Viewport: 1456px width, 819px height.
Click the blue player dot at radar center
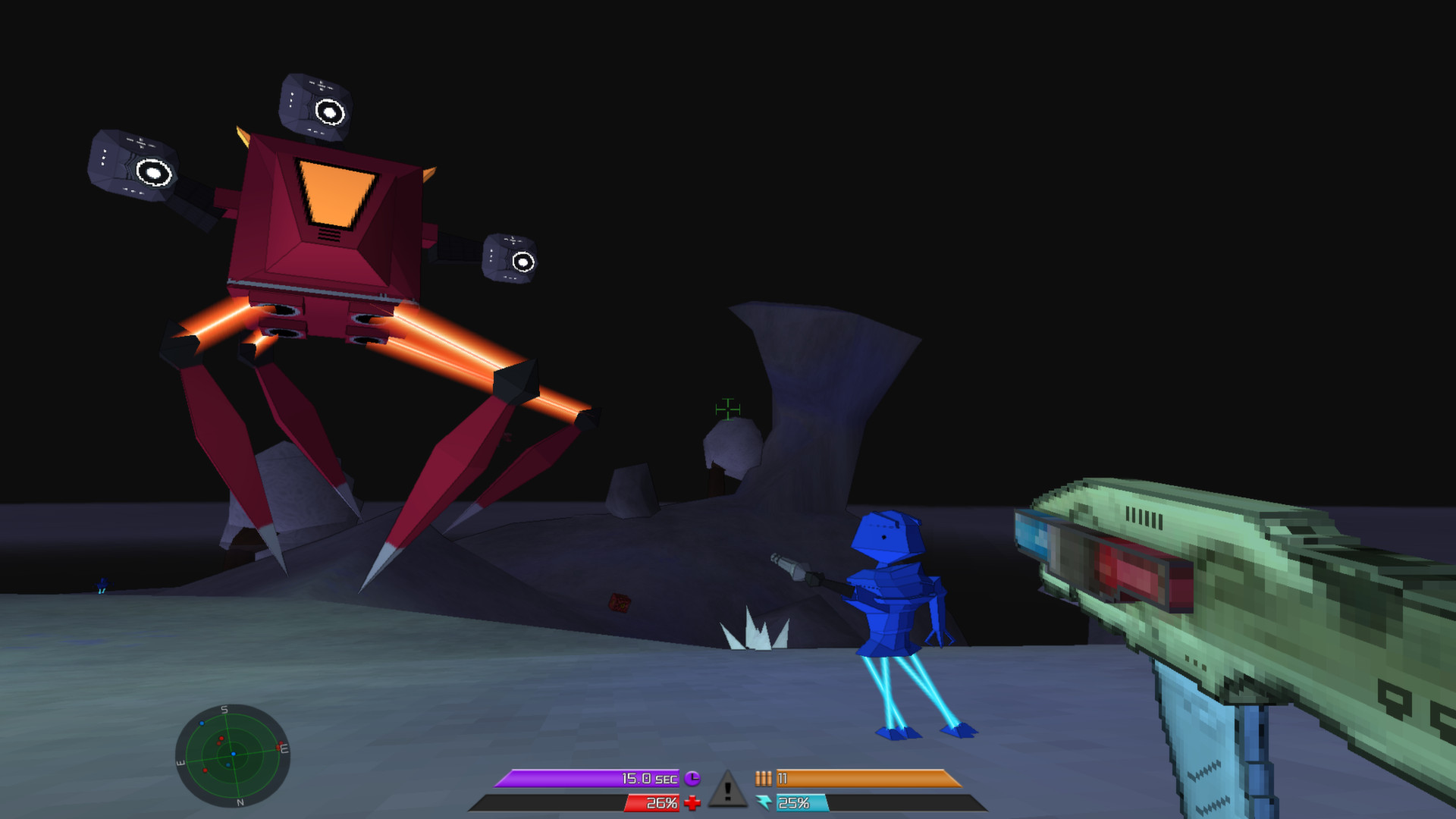[x=234, y=755]
